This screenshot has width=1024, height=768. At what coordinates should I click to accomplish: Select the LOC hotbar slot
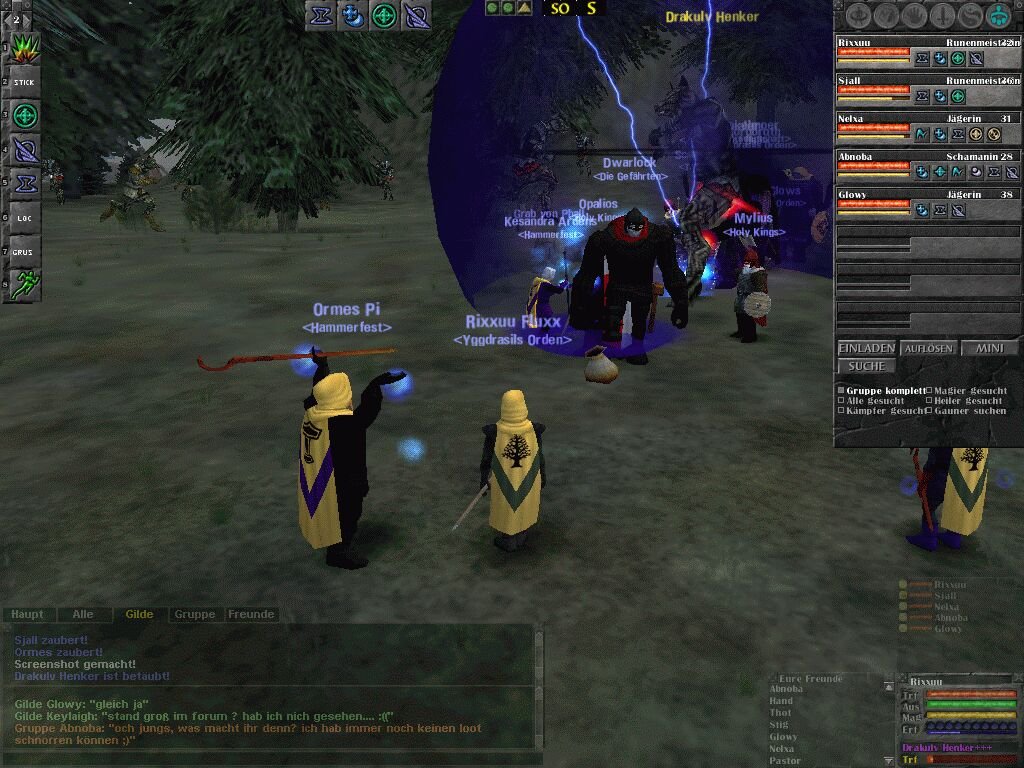24,218
